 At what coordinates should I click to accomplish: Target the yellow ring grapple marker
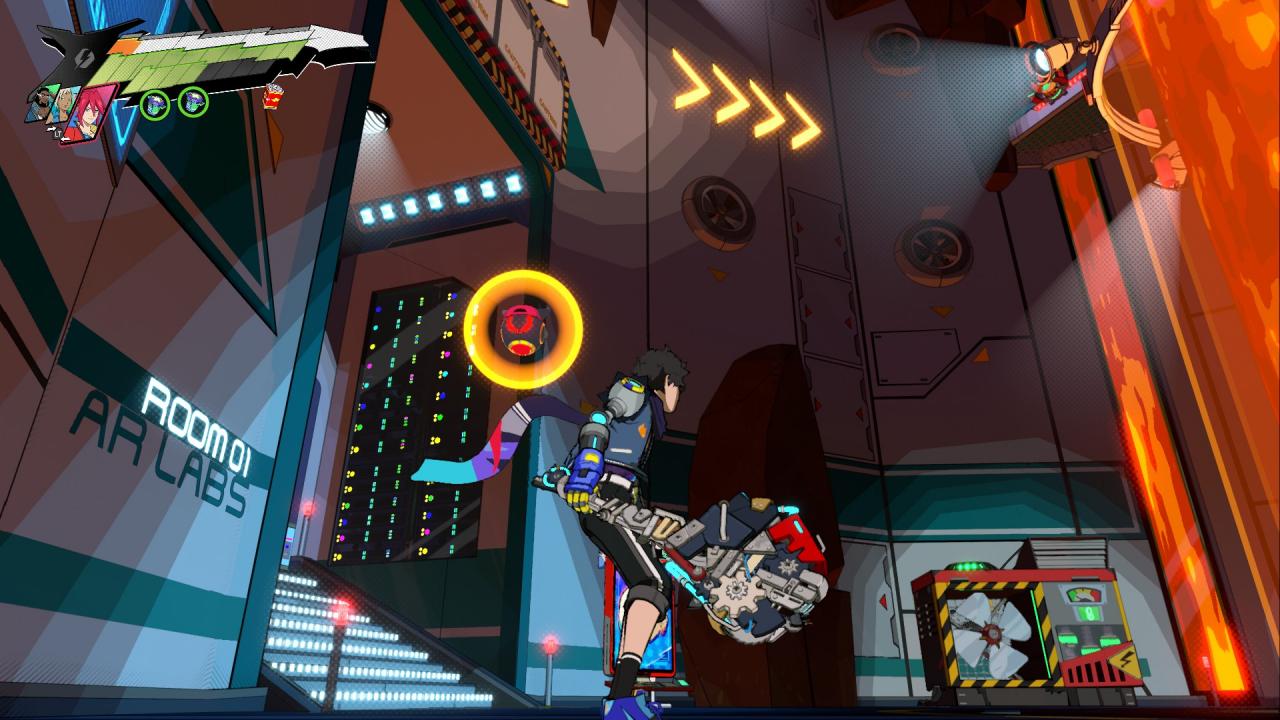522,329
